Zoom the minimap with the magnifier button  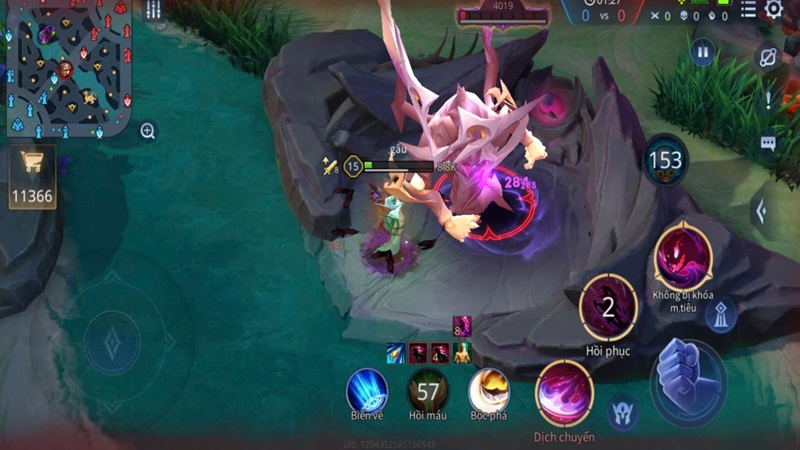coord(148,131)
